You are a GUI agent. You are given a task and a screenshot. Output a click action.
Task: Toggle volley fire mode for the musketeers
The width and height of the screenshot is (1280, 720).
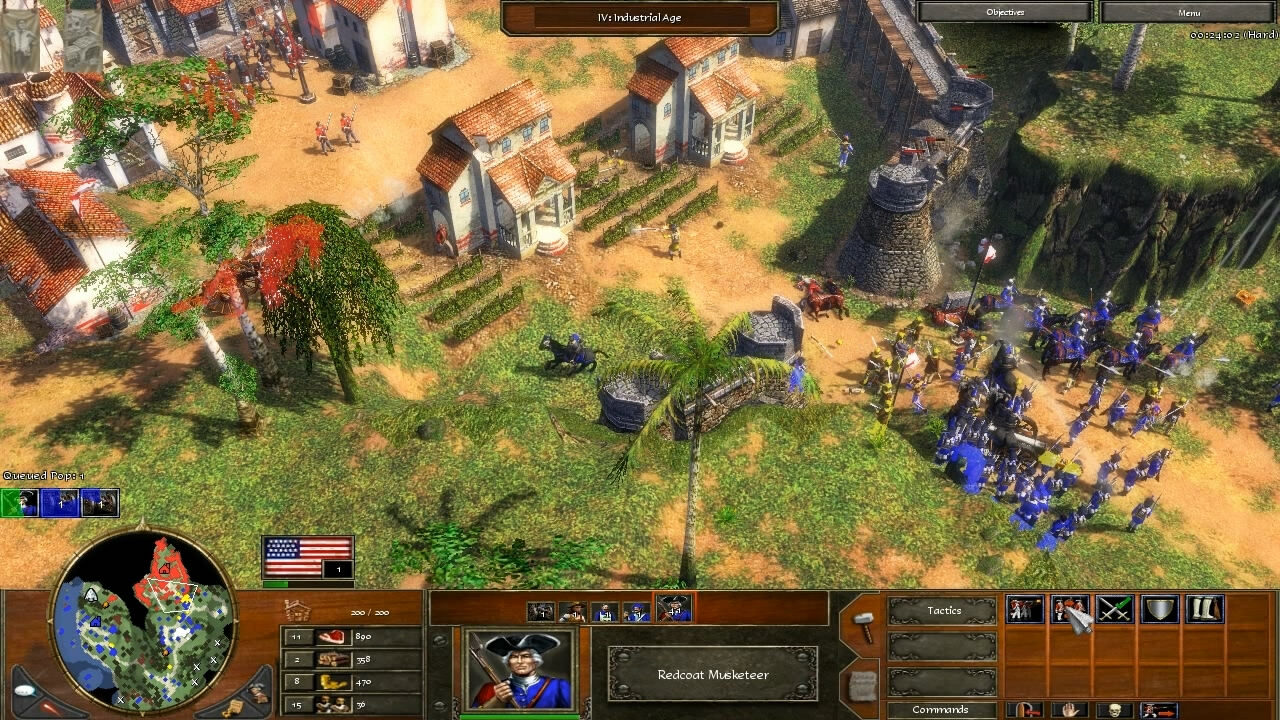pos(1024,611)
